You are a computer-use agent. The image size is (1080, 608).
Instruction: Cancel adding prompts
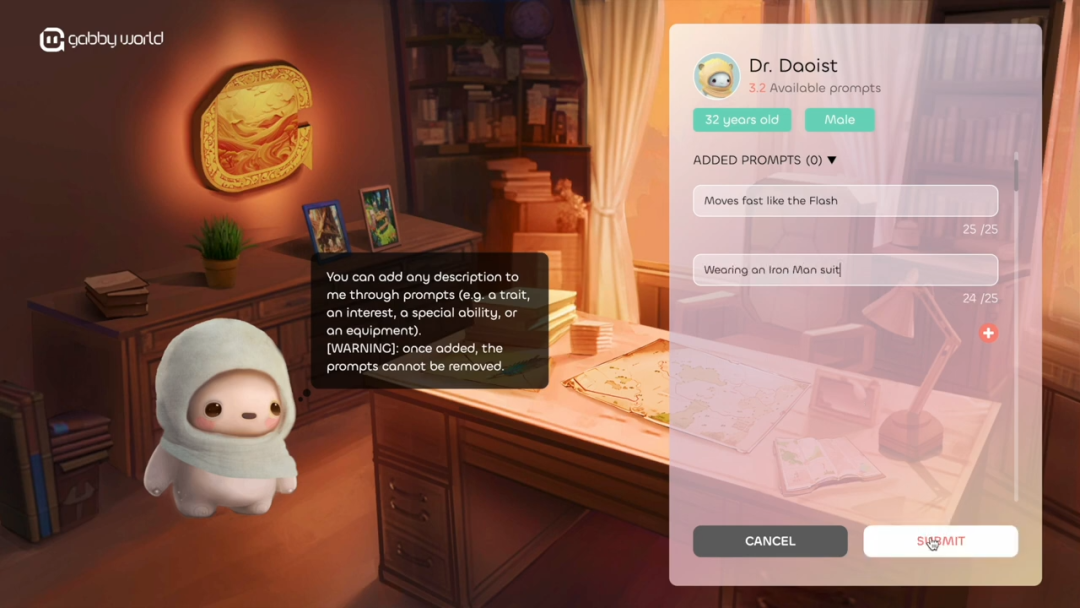click(770, 541)
